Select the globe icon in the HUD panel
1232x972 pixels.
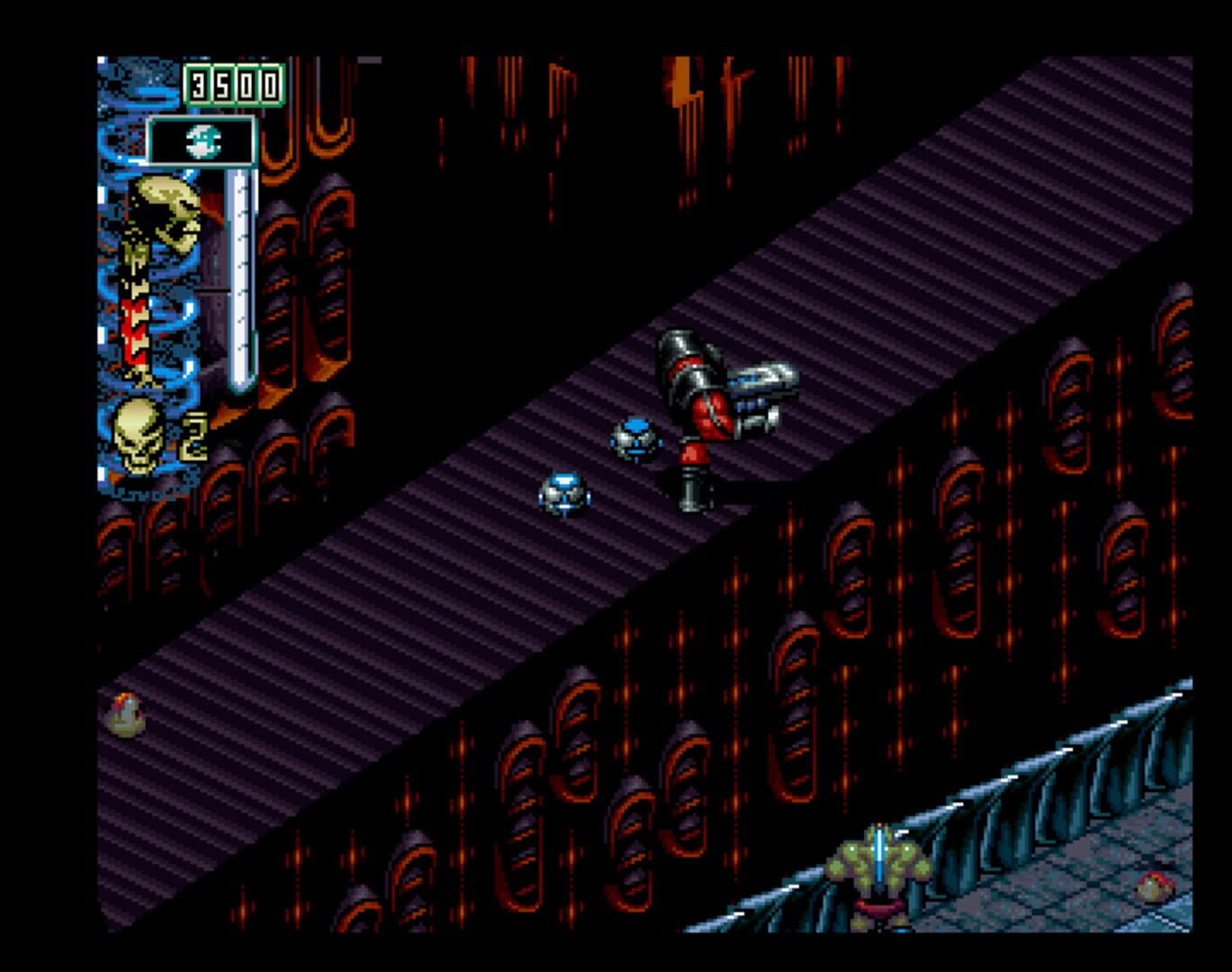pos(202,139)
